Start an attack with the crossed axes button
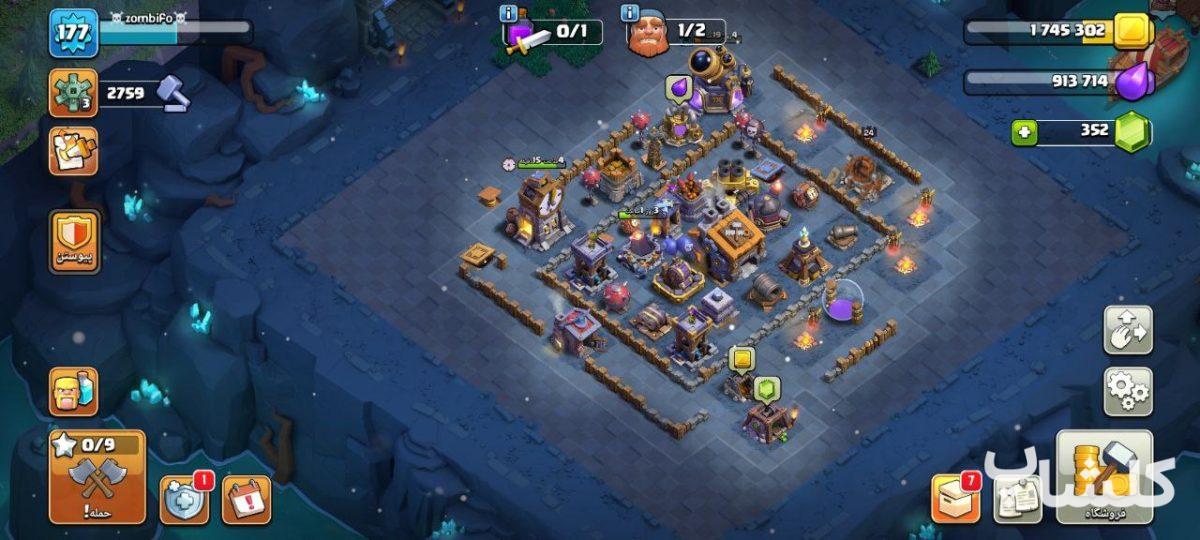The height and width of the screenshot is (540, 1200). point(97,478)
